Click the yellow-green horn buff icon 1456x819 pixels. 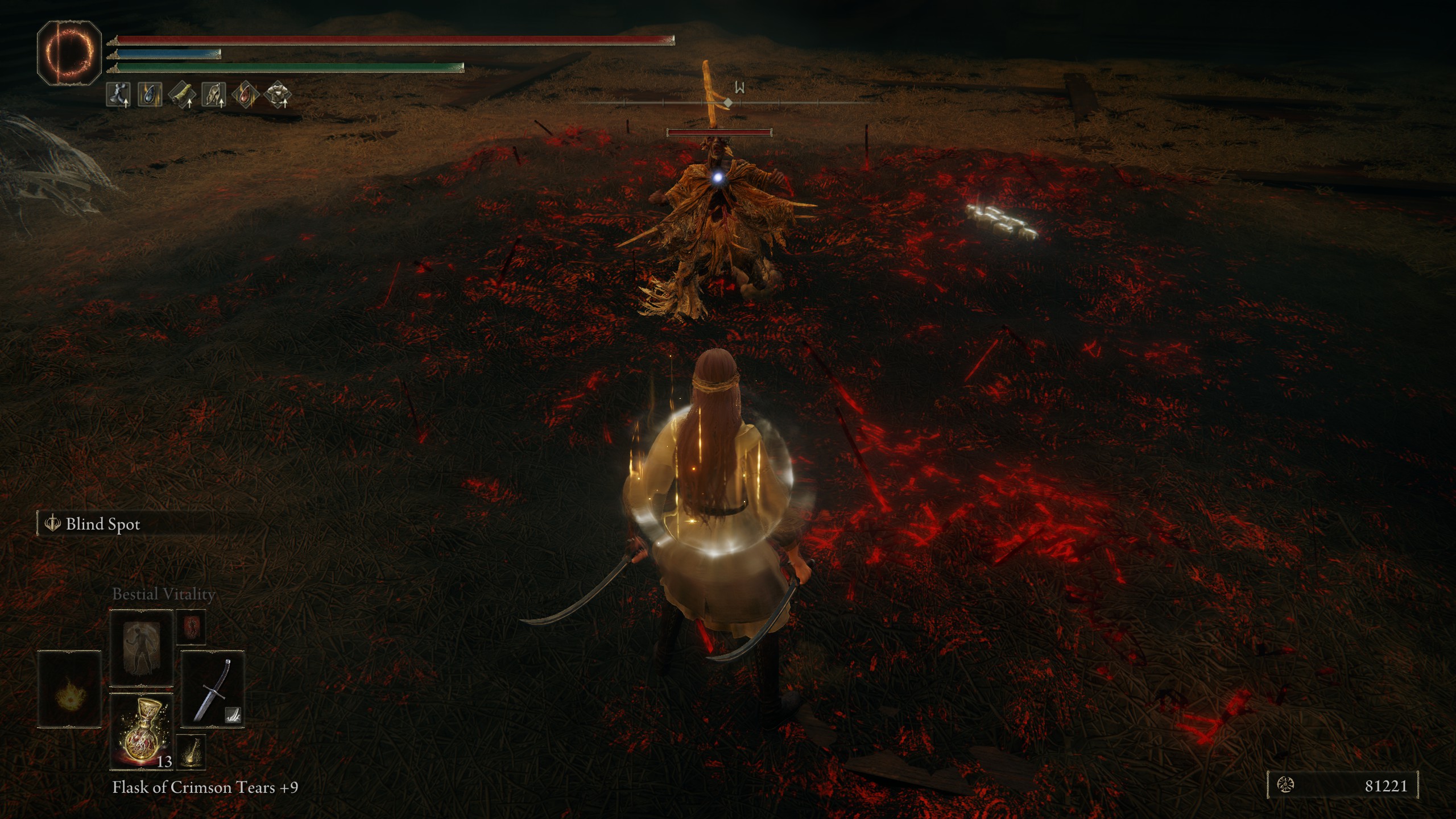(x=182, y=94)
